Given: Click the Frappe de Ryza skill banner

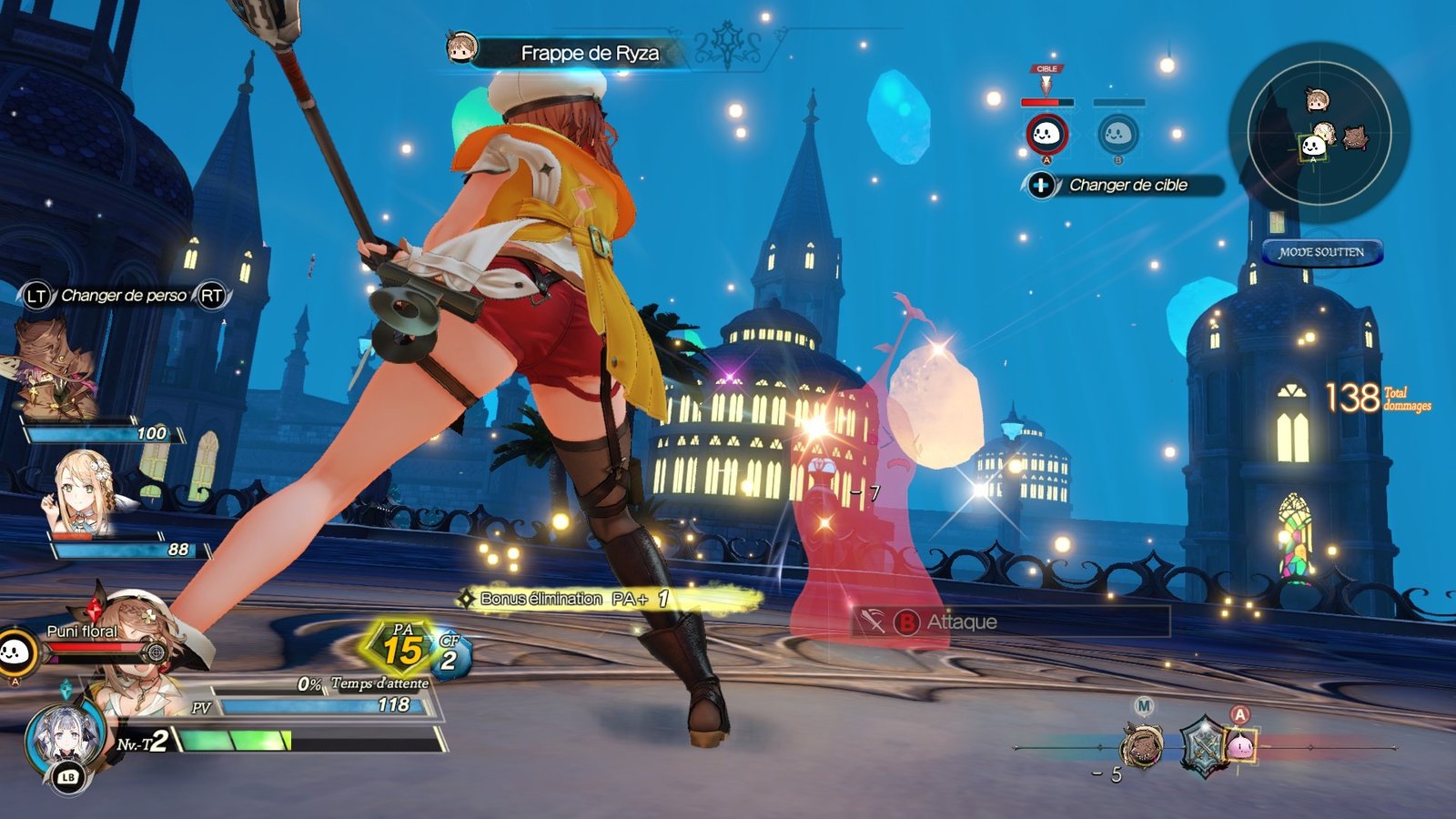Looking at the screenshot, I should [x=590, y=53].
